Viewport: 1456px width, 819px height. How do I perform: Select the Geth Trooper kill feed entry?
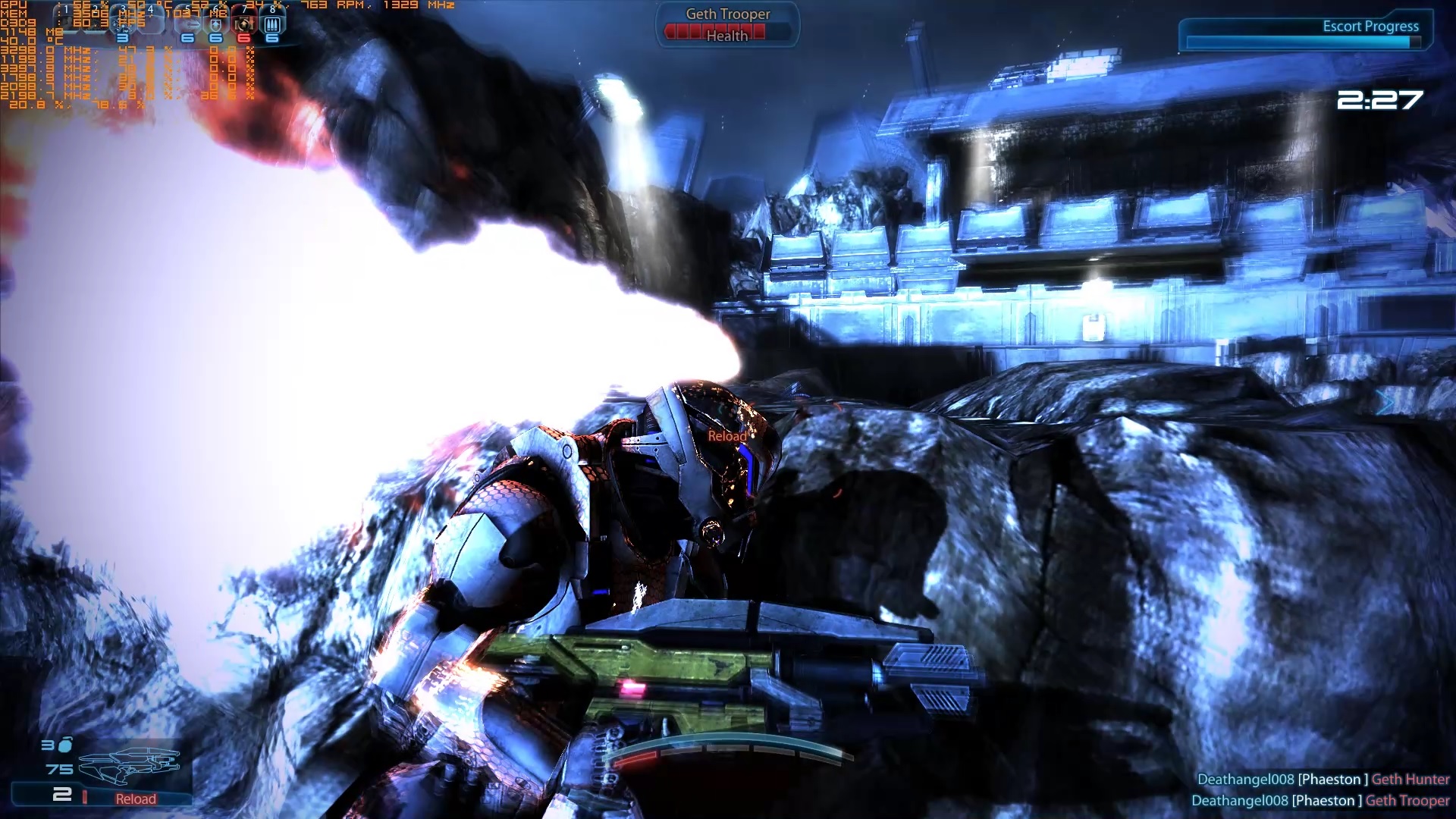click(x=1319, y=800)
